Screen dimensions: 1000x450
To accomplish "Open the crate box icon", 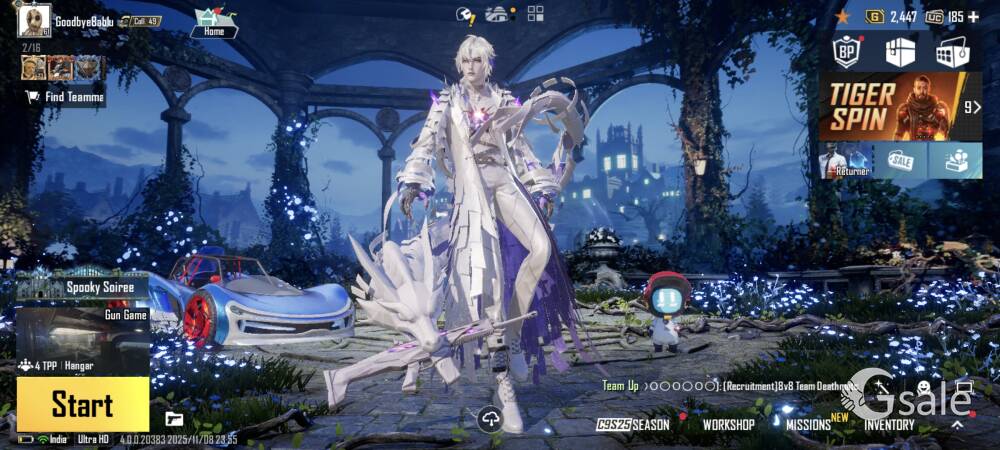I will tap(900, 52).
